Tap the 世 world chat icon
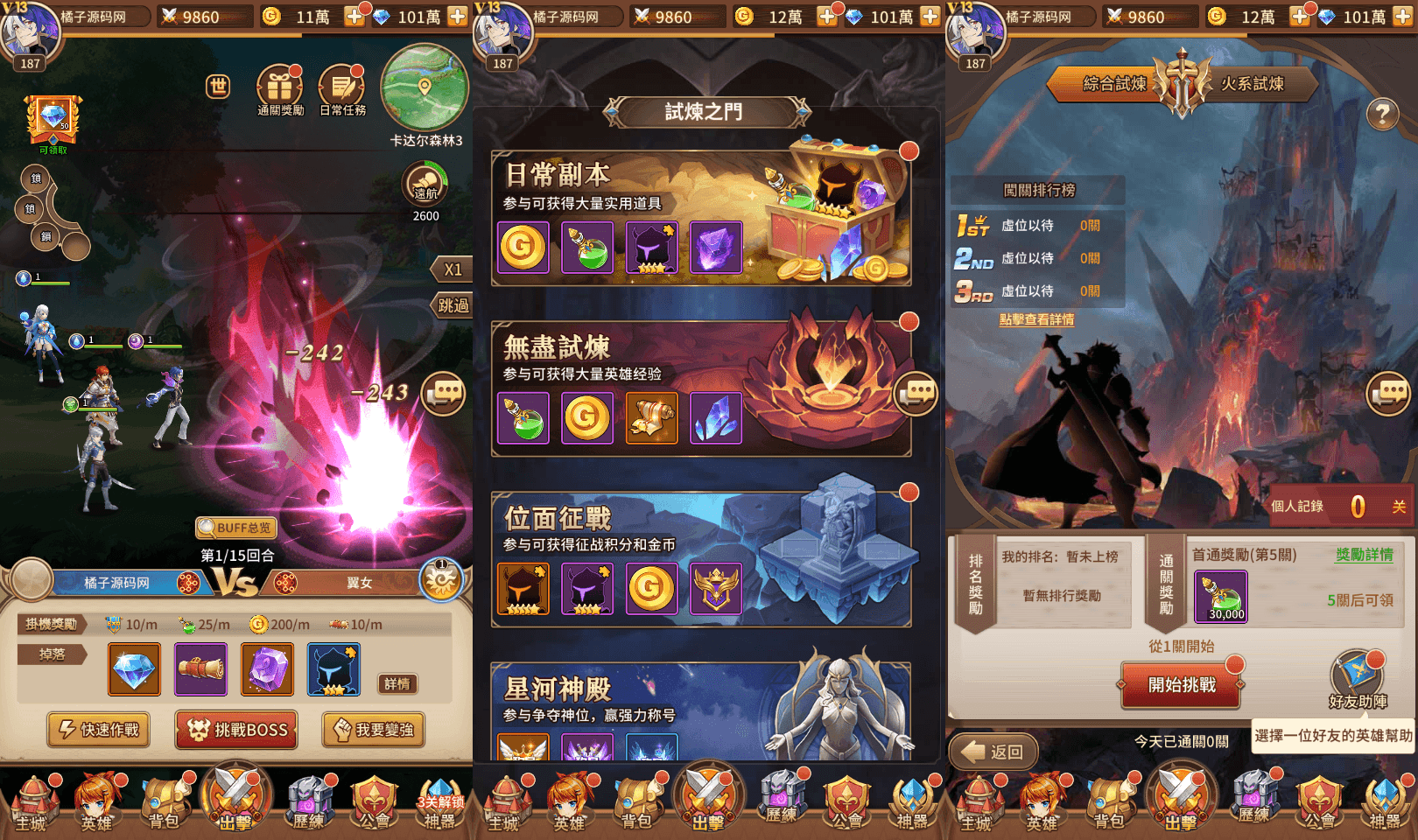The width and height of the screenshot is (1418, 840). tap(216, 85)
